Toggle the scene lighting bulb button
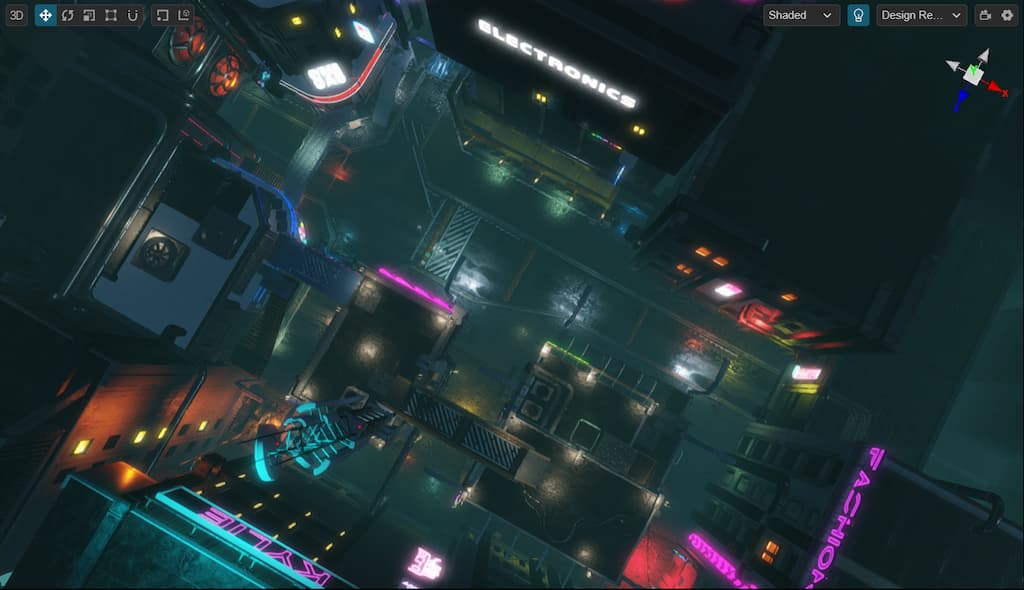Viewport: 1024px width, 590px height. click(858, 15)
